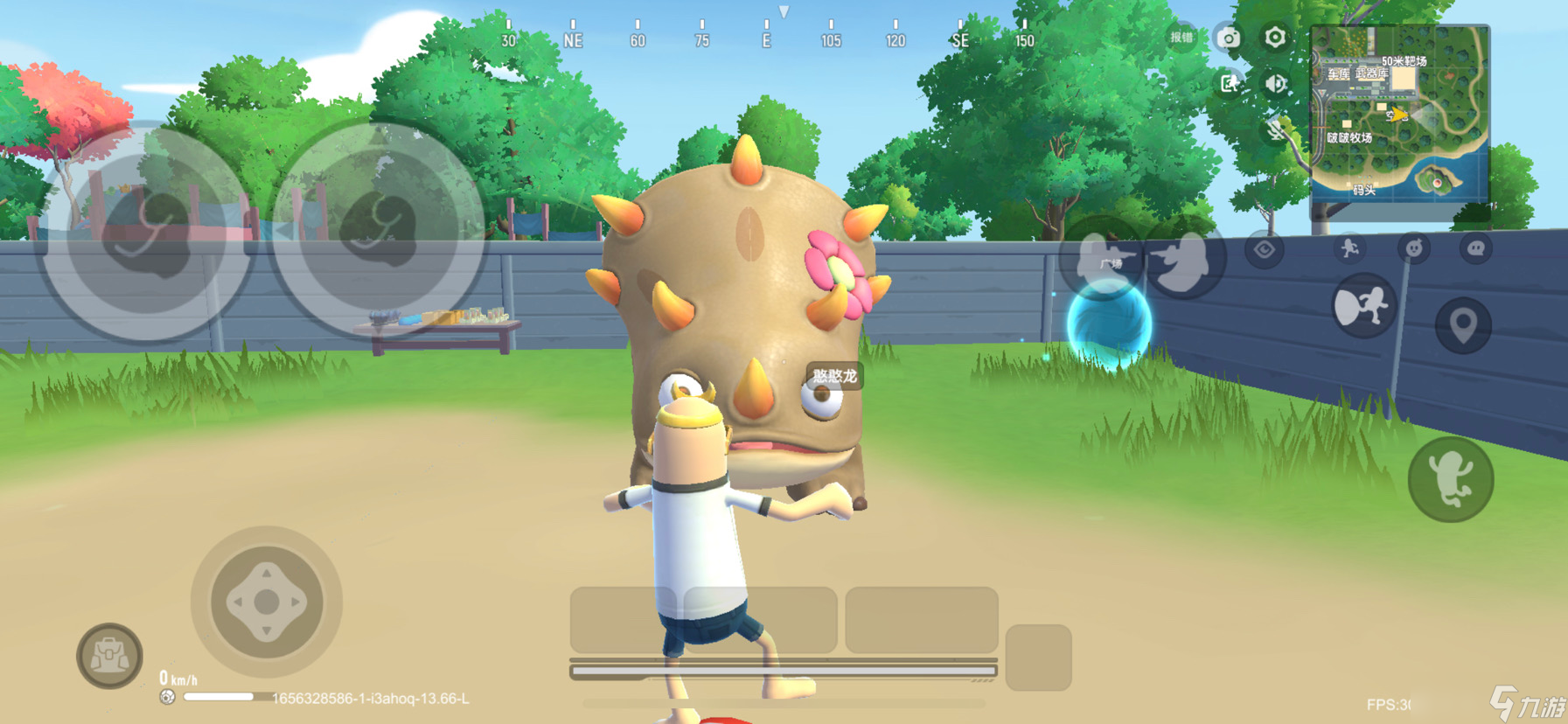1568x724 pixels.
Task: Click the exit match door icon
Action: 1229,83
